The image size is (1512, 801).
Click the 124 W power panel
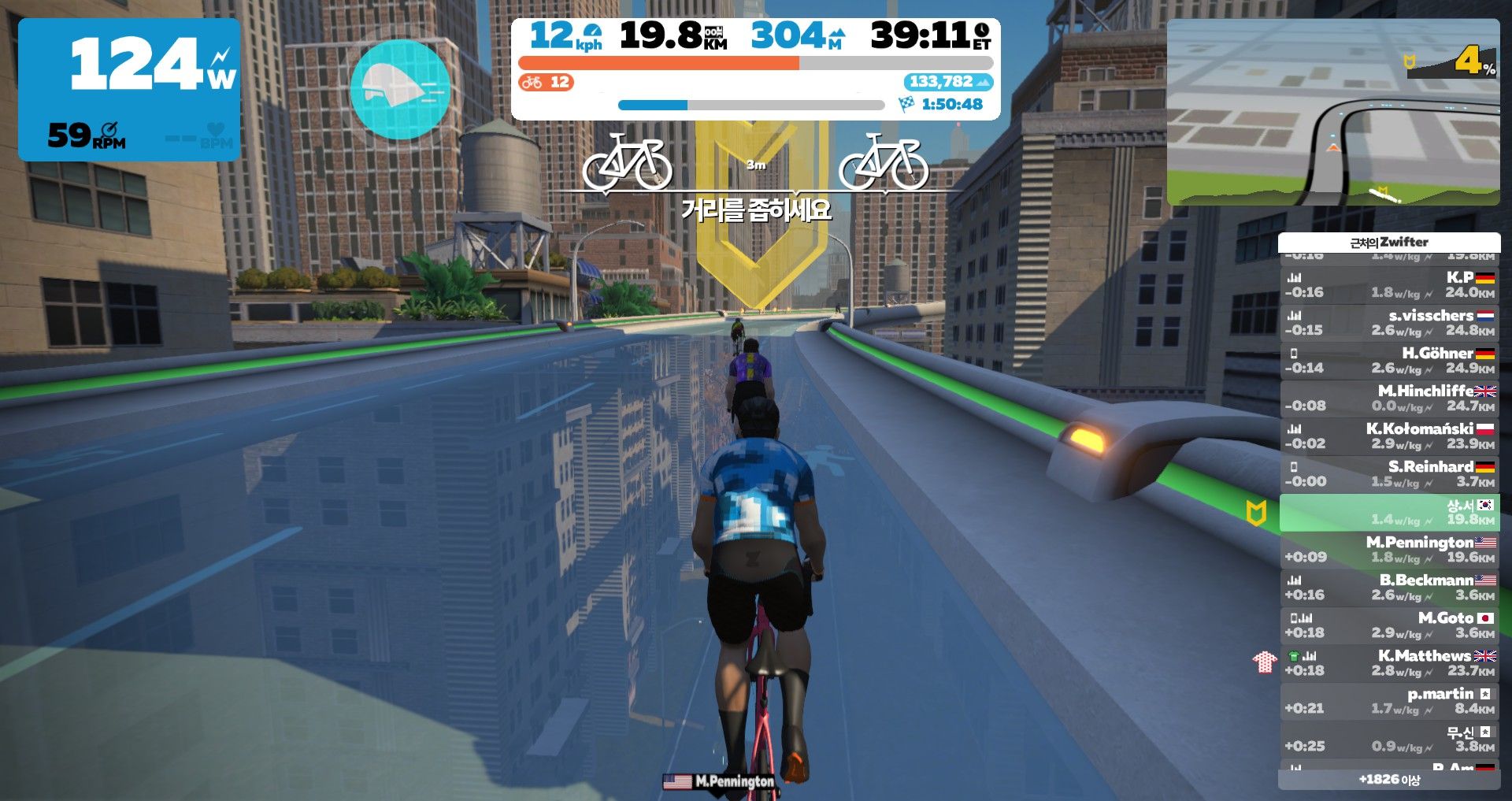click(x=129, y=89)
